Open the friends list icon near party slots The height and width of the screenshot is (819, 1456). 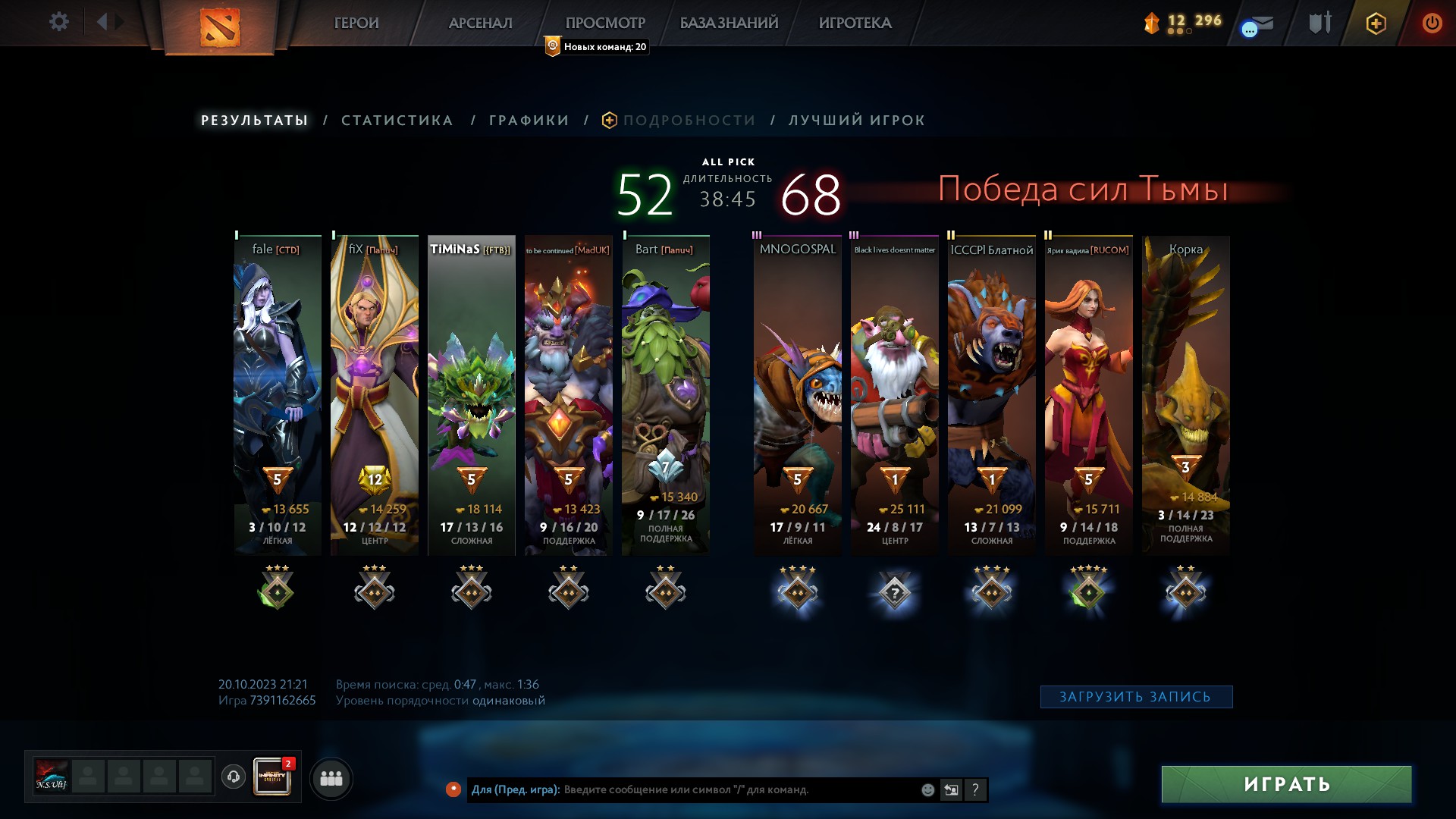(x=331, y=777)
